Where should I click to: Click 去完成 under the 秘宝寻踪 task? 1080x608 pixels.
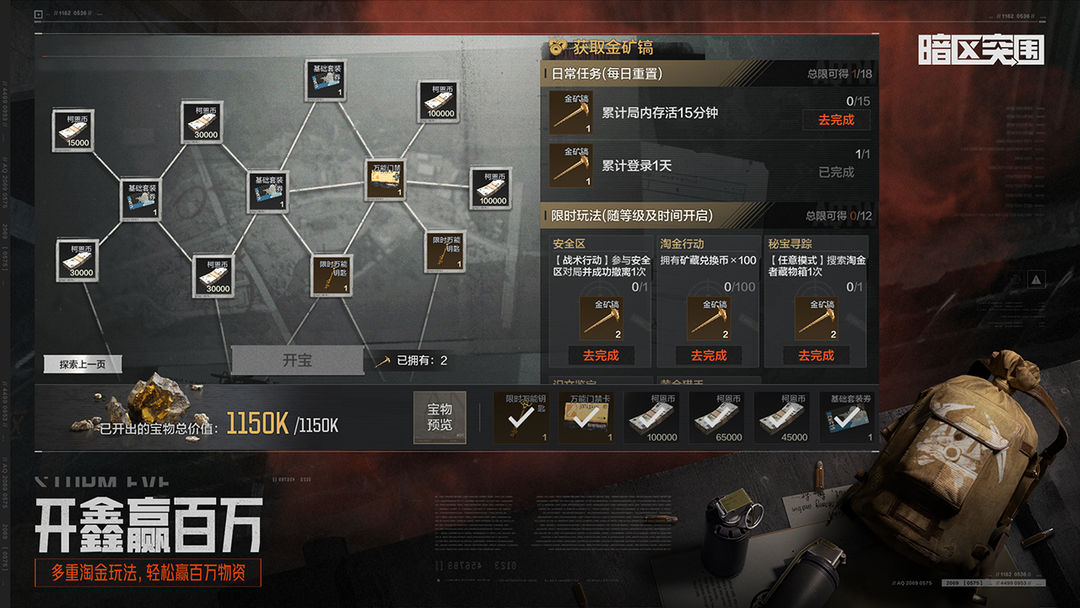816,355
